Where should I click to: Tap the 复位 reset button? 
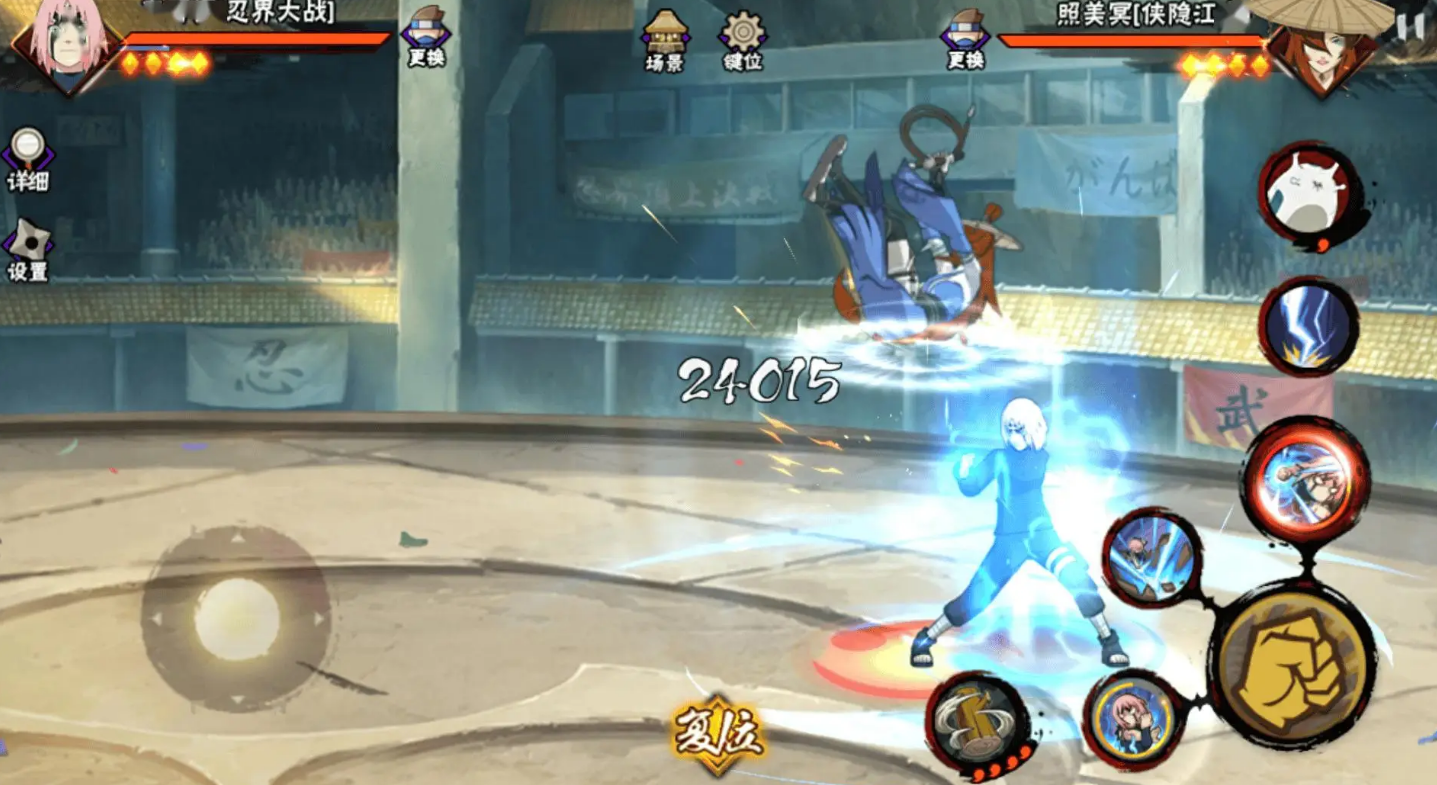(x=718, y=736)
